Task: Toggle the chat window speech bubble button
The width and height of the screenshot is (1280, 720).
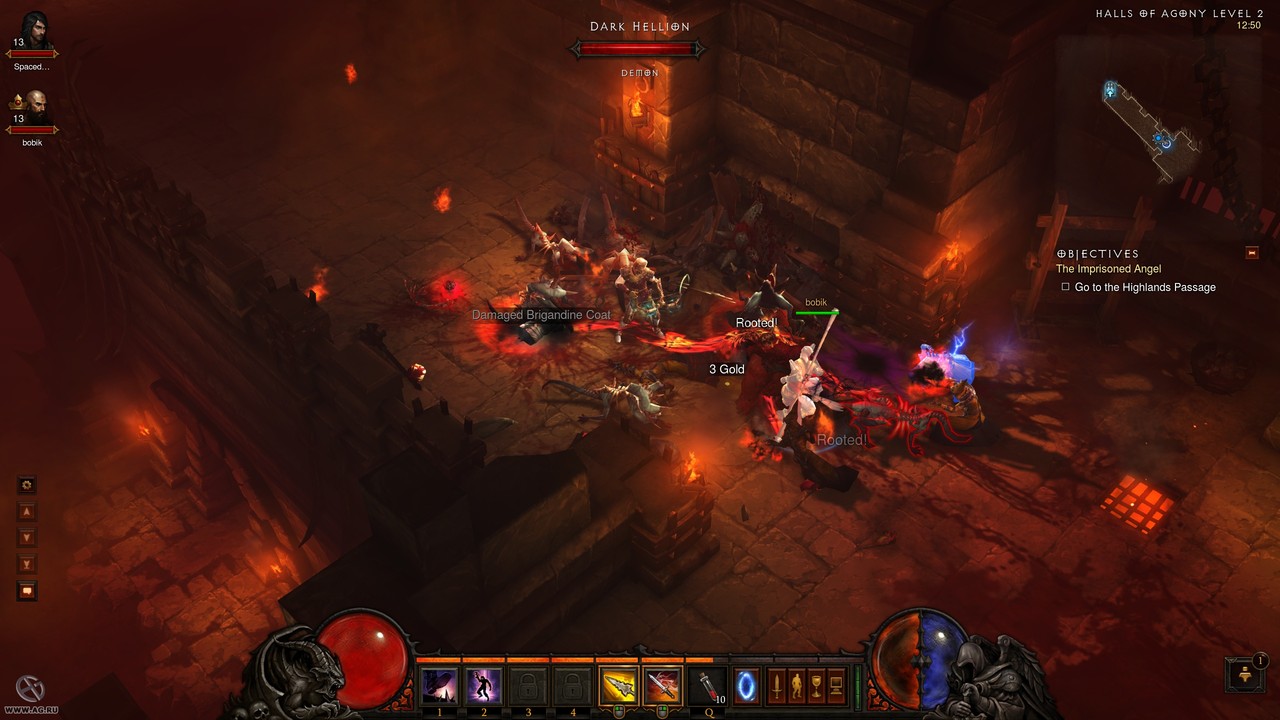Action: click(x=27, y=590)
